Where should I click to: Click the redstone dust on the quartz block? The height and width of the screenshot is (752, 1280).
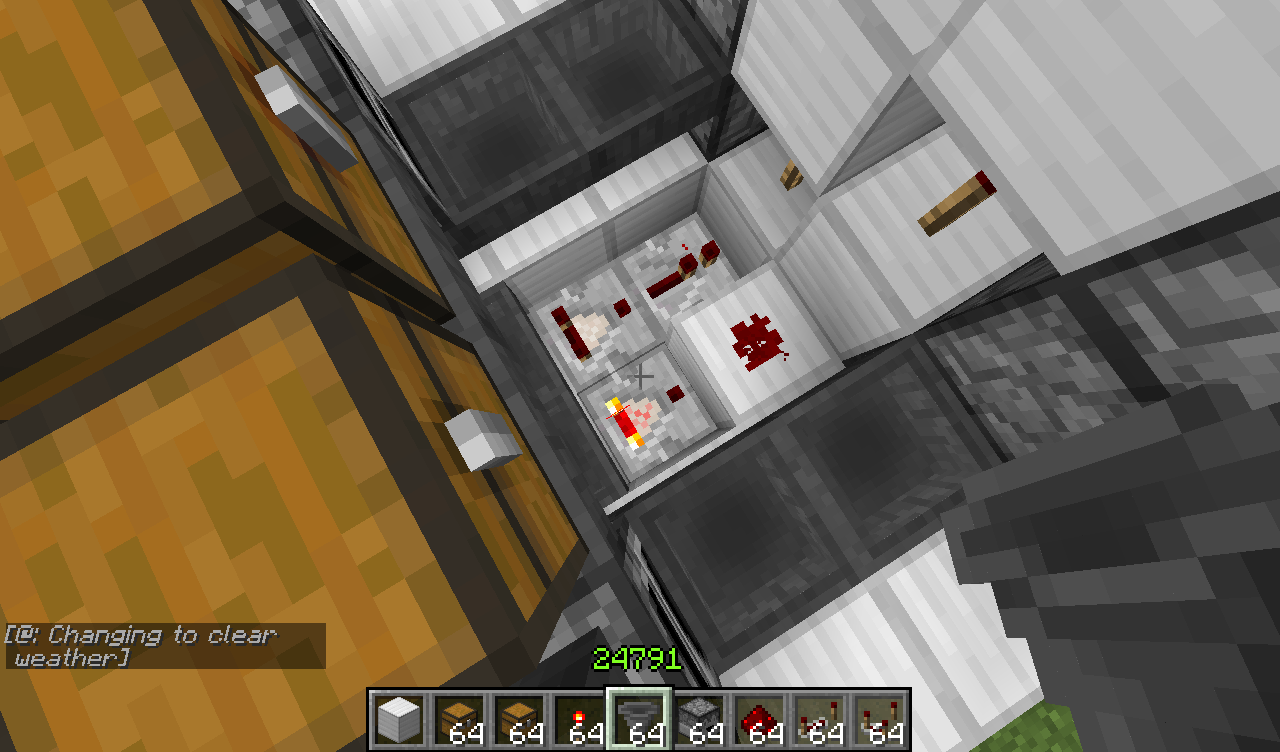(757, 340)
